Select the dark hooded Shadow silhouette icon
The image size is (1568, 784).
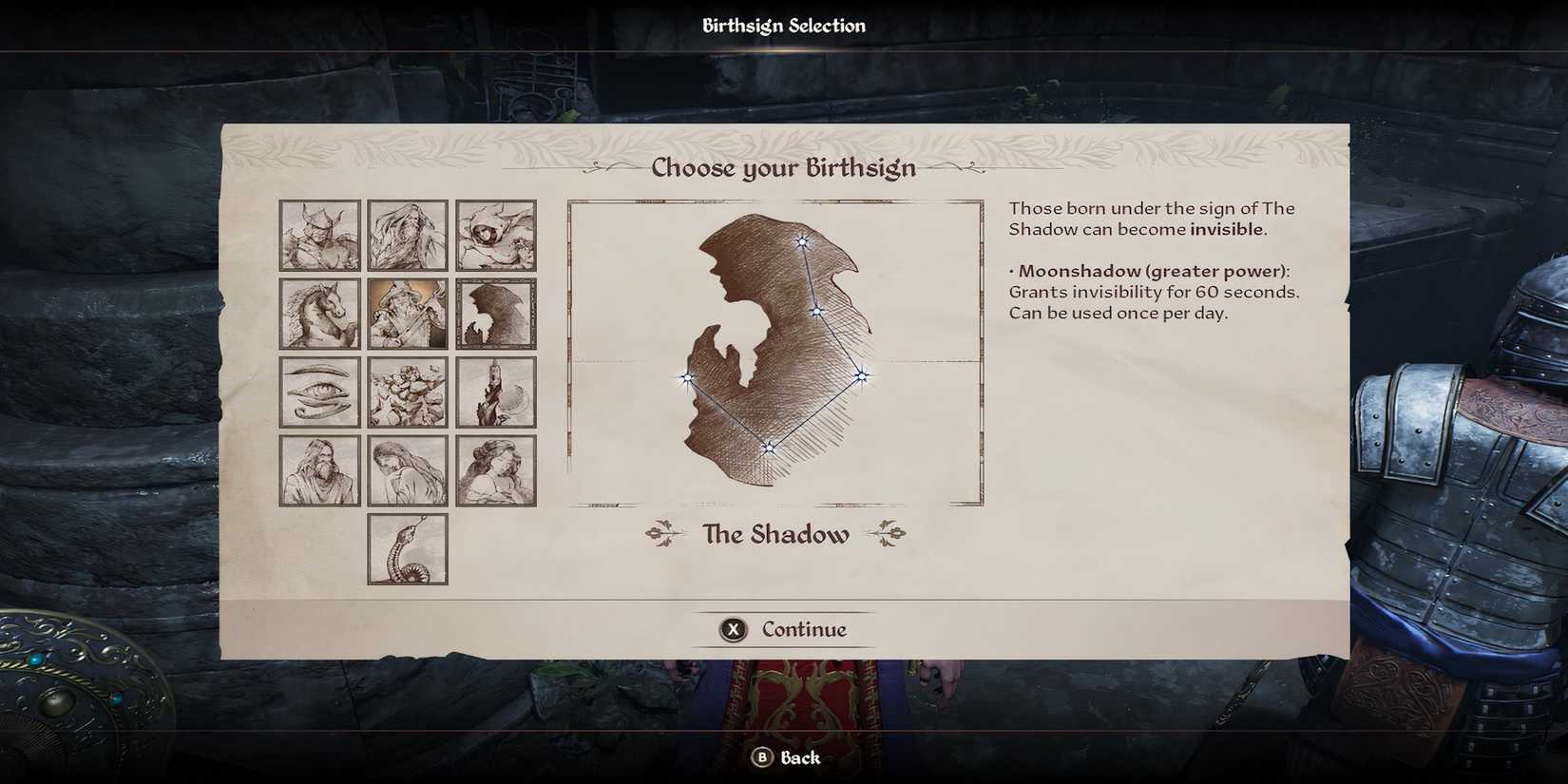point(495,314)
